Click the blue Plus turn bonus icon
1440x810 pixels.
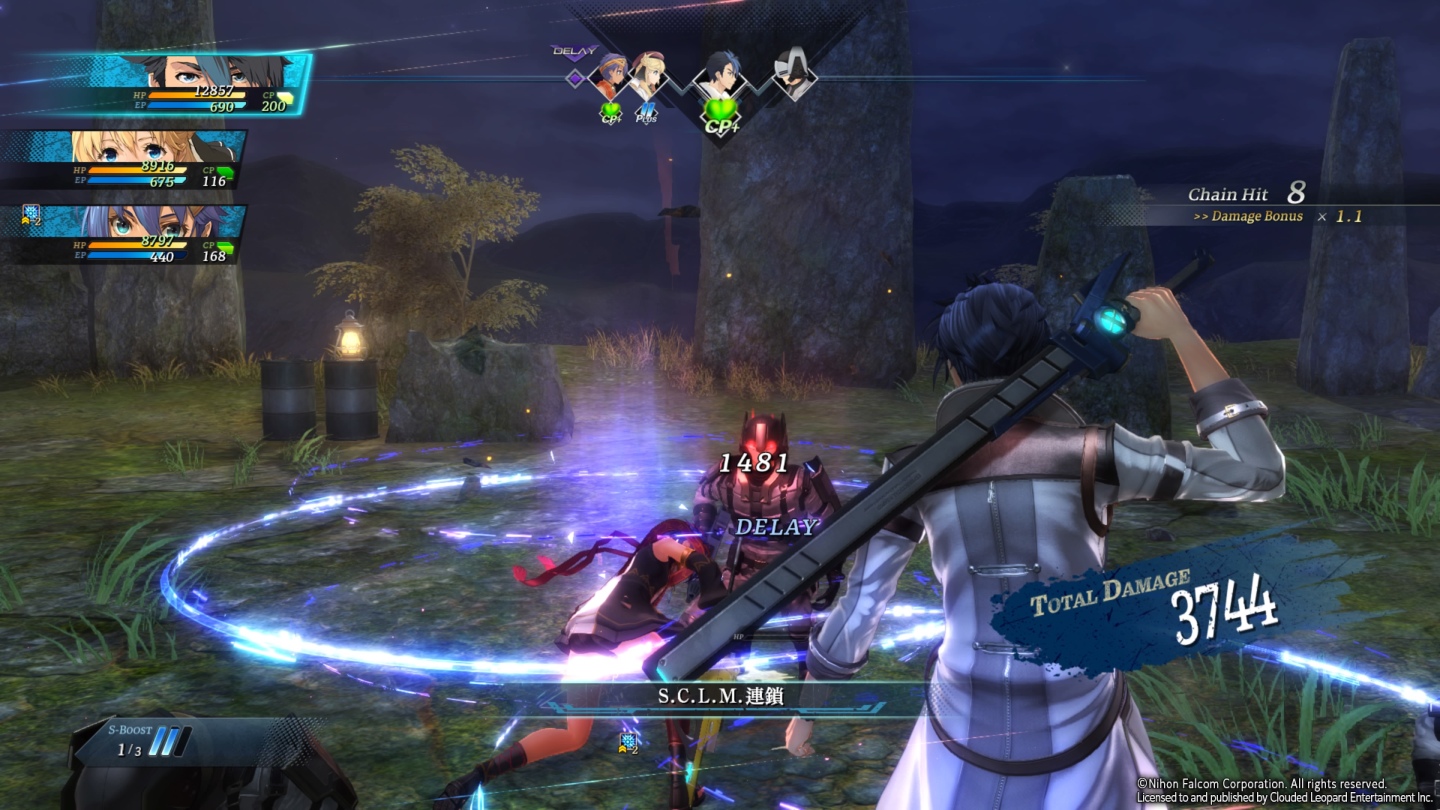pyautogui.click(x=647, y=114)
